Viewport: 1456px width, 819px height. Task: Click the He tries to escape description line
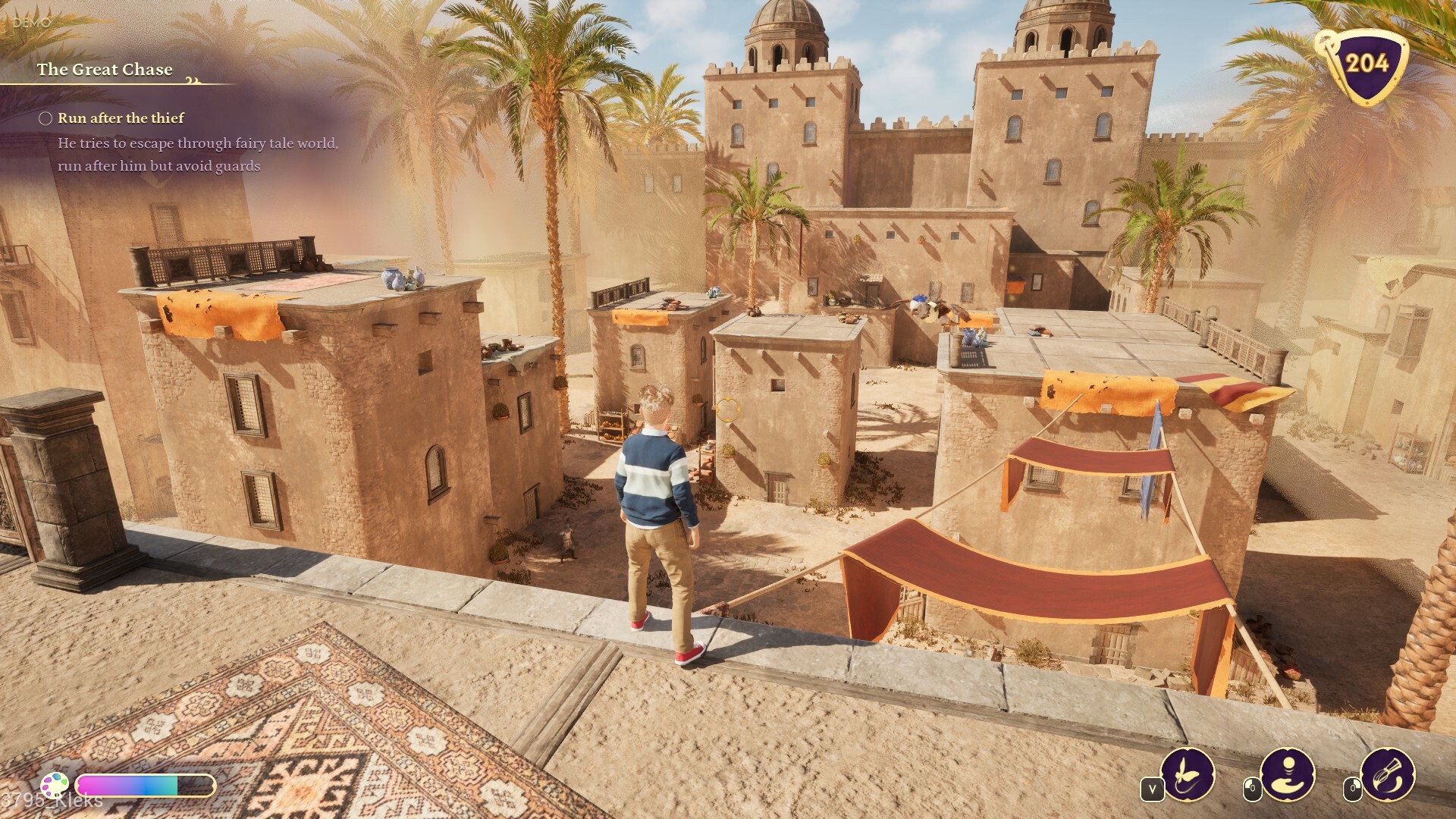tap(197, 143)
